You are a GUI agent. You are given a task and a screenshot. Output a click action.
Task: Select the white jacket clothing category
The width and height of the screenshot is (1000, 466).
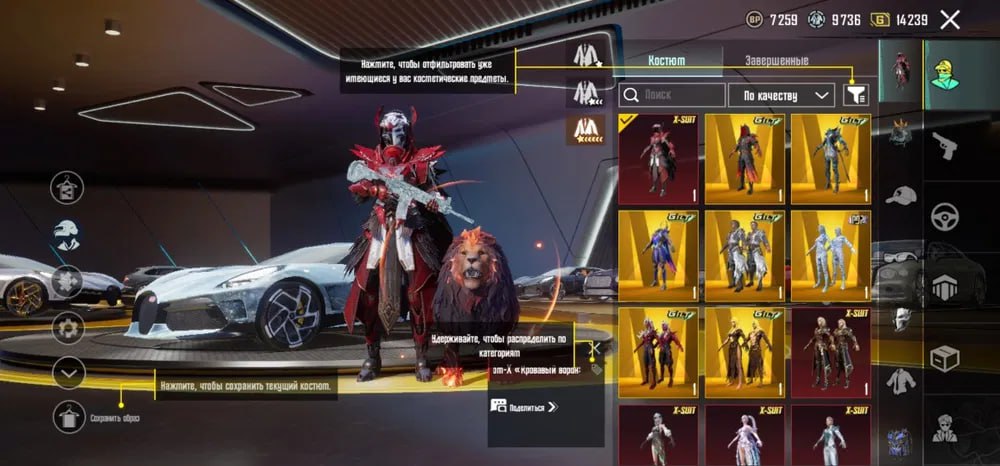(901, 381)
